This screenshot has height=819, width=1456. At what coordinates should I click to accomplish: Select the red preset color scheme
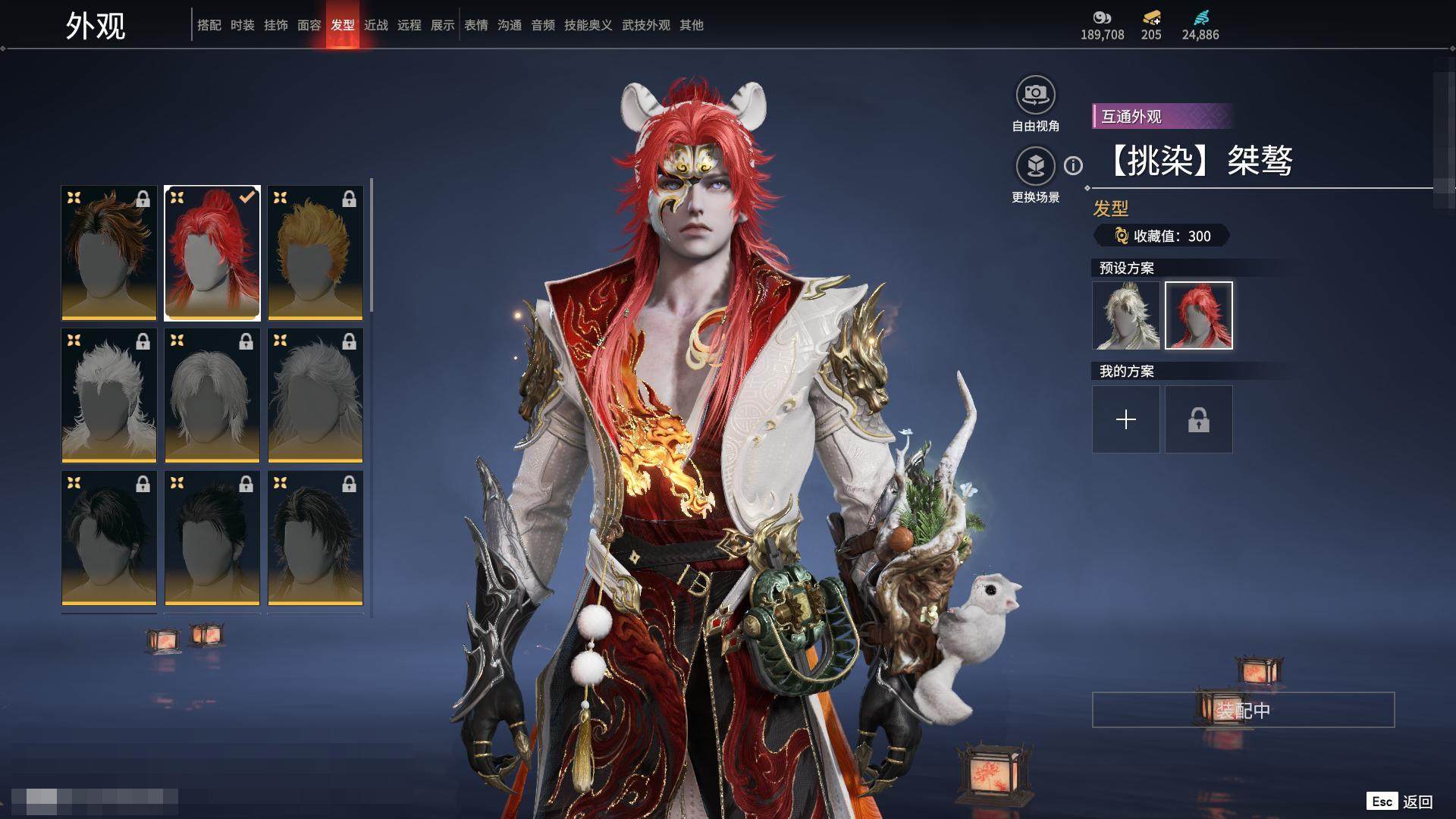[1198, 315]
